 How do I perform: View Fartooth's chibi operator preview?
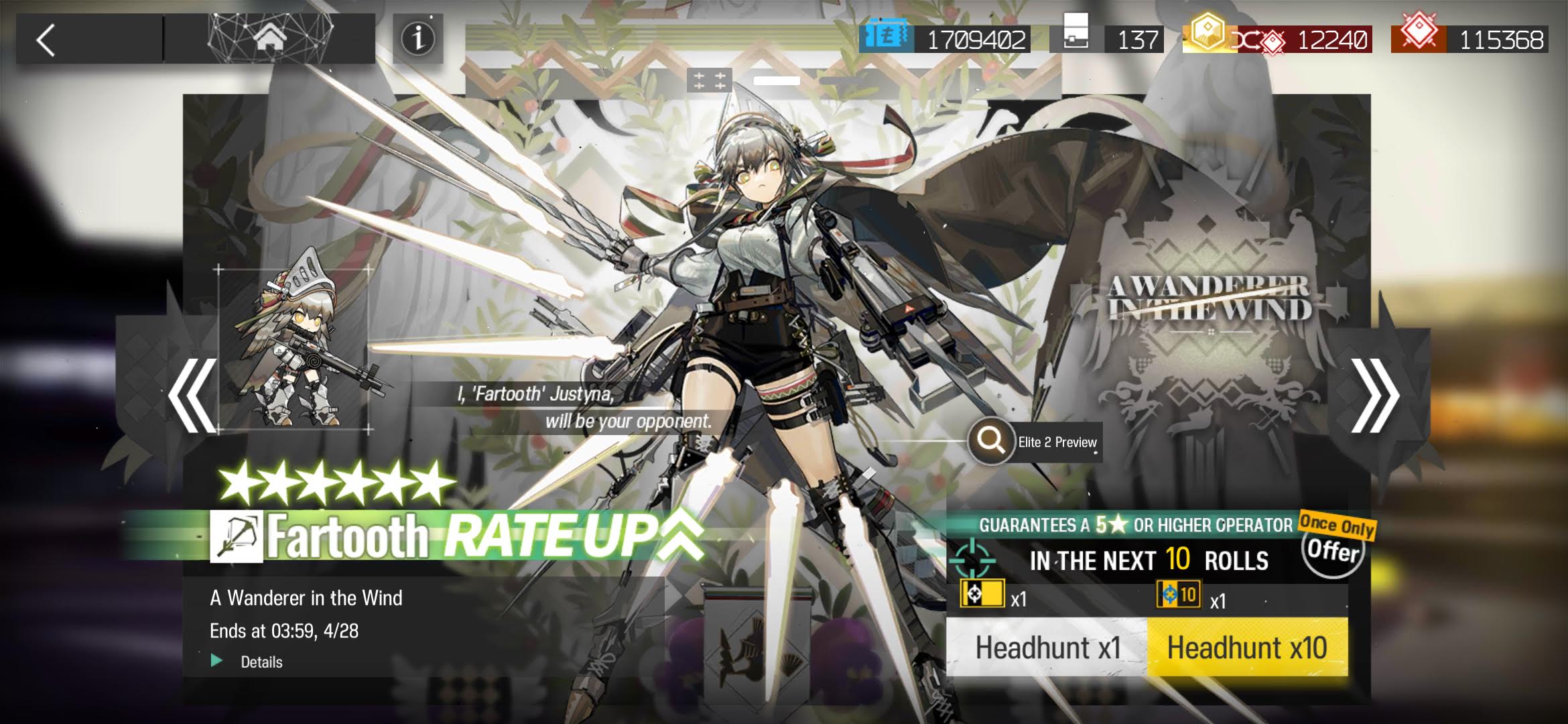pyautogui.click(x=295, y=349)
